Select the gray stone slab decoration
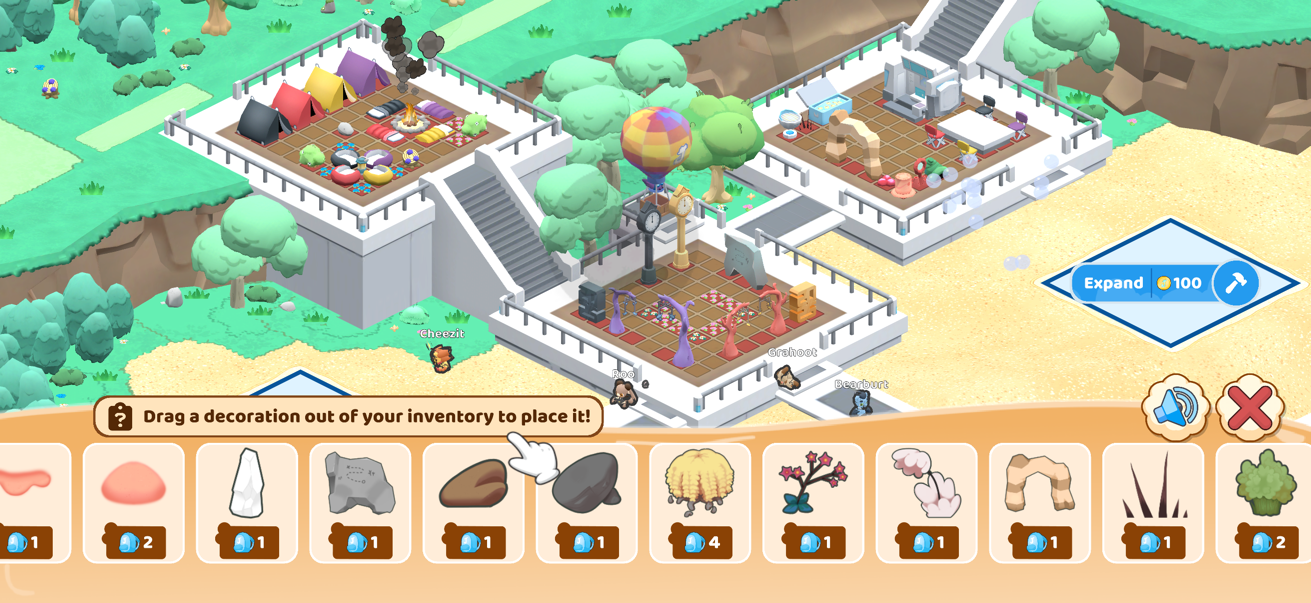Viewport: 1311px width, 603px height. click(360, 502)
